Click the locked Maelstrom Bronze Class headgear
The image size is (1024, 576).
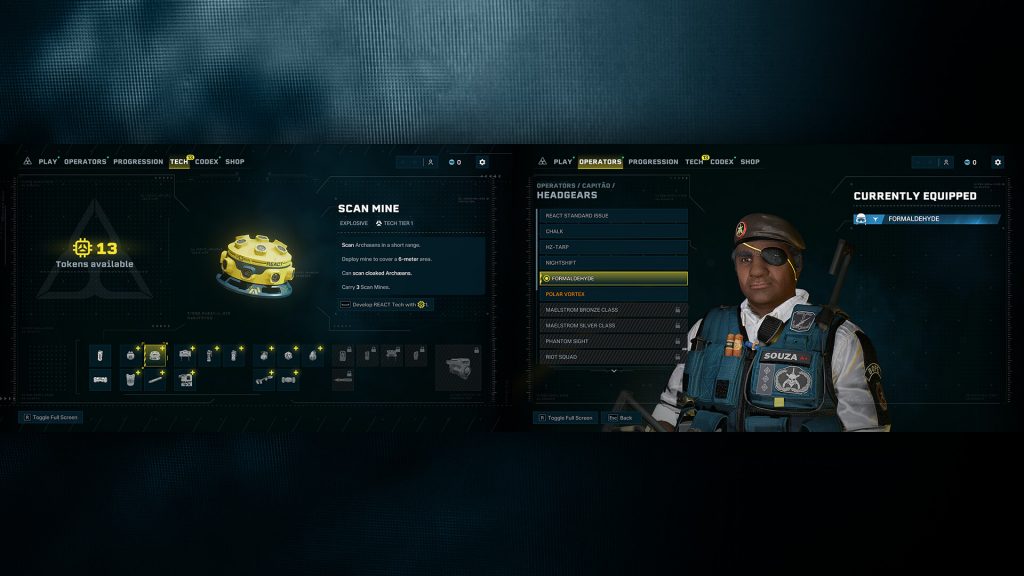(612, 310)
